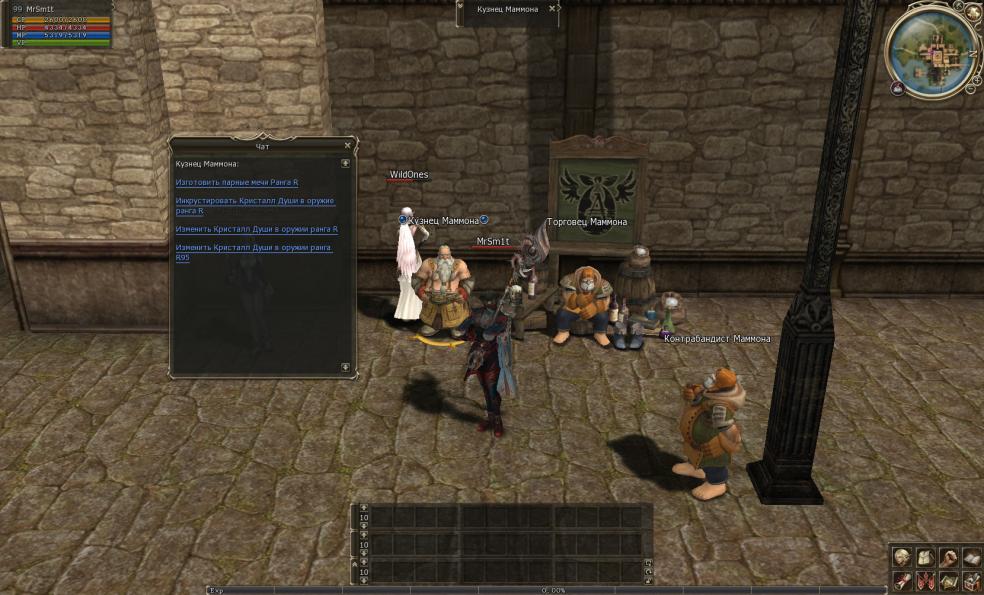Choose 'Изменить Кристалл Души в оружии ранга R'

coord(256,229)
